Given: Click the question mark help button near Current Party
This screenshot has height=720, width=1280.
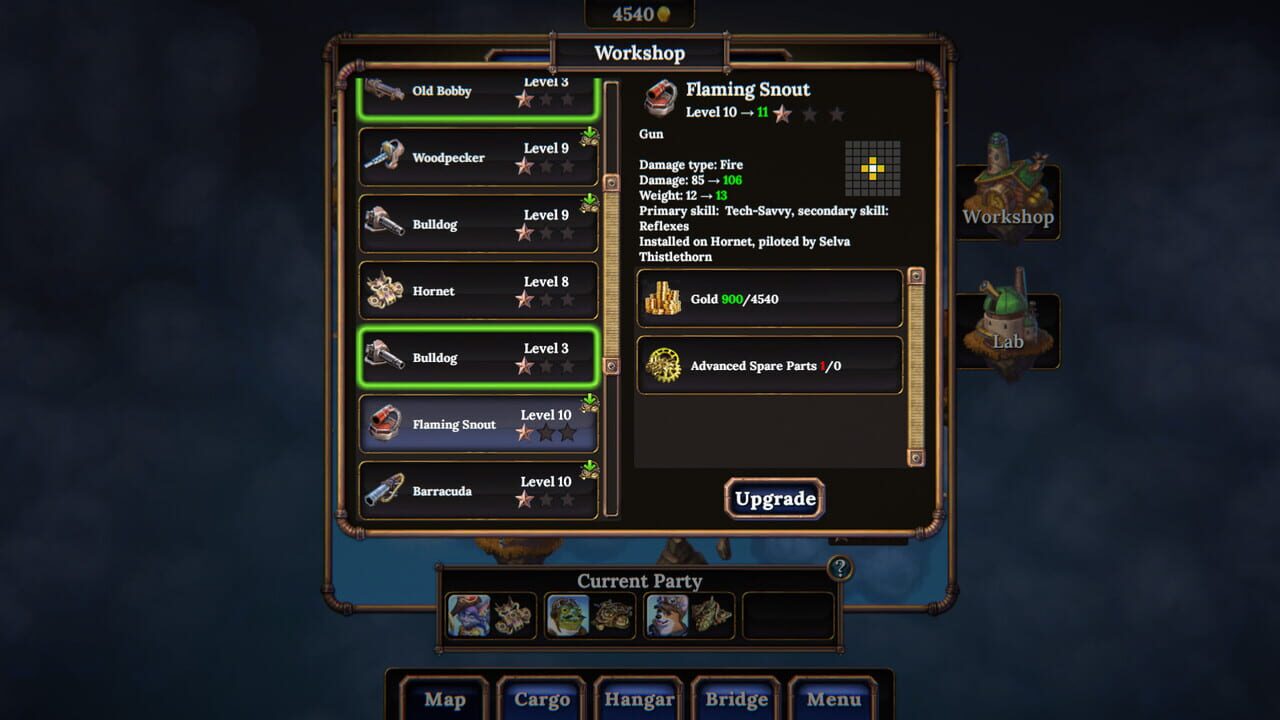Looking at the screenshot, I should [x=840, y=569].
